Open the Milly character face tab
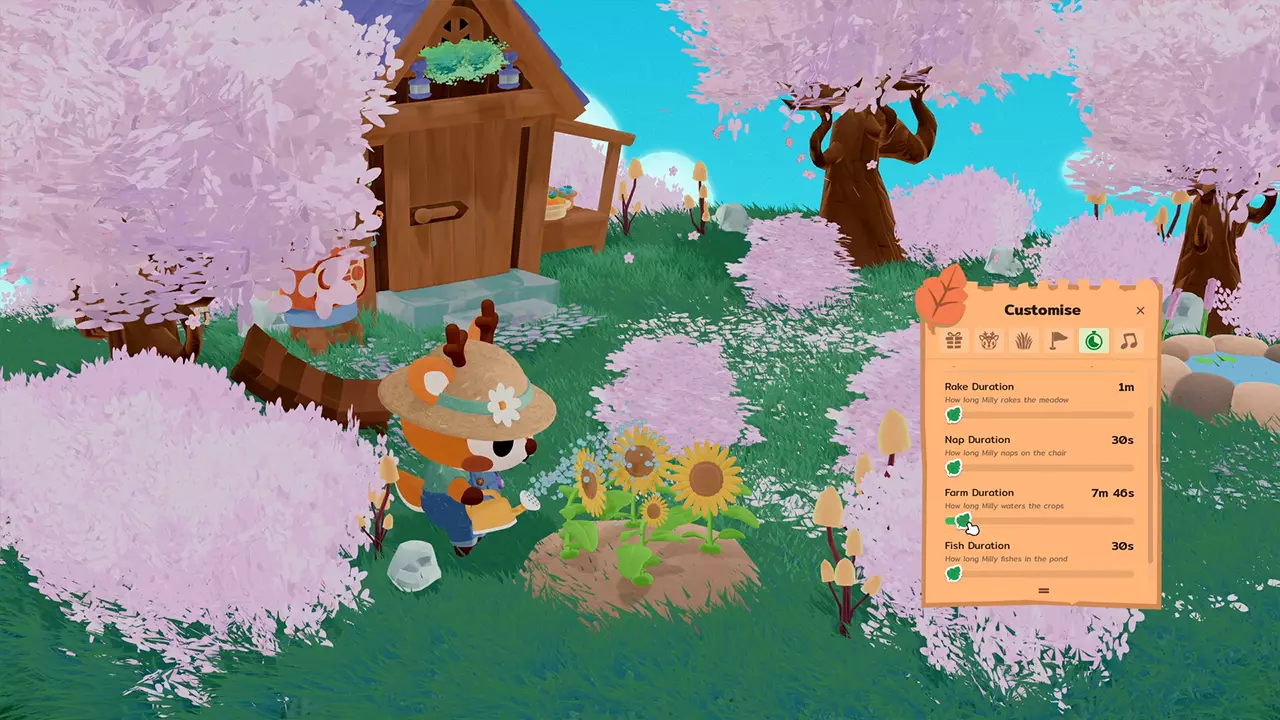This screenshot has height=720, width=1280. point(987,341)
